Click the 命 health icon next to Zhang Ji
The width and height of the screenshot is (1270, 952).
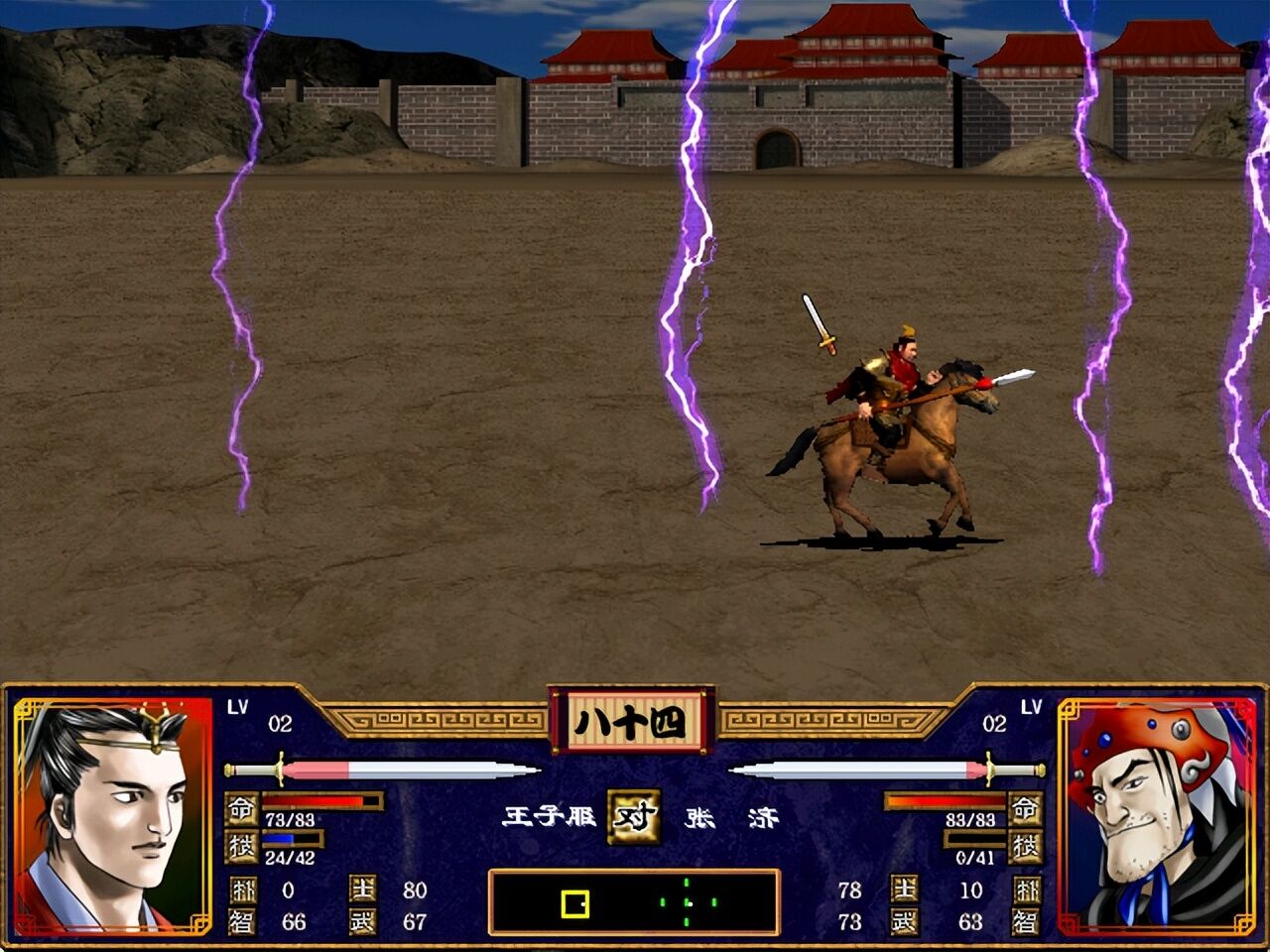[1025, 810]
